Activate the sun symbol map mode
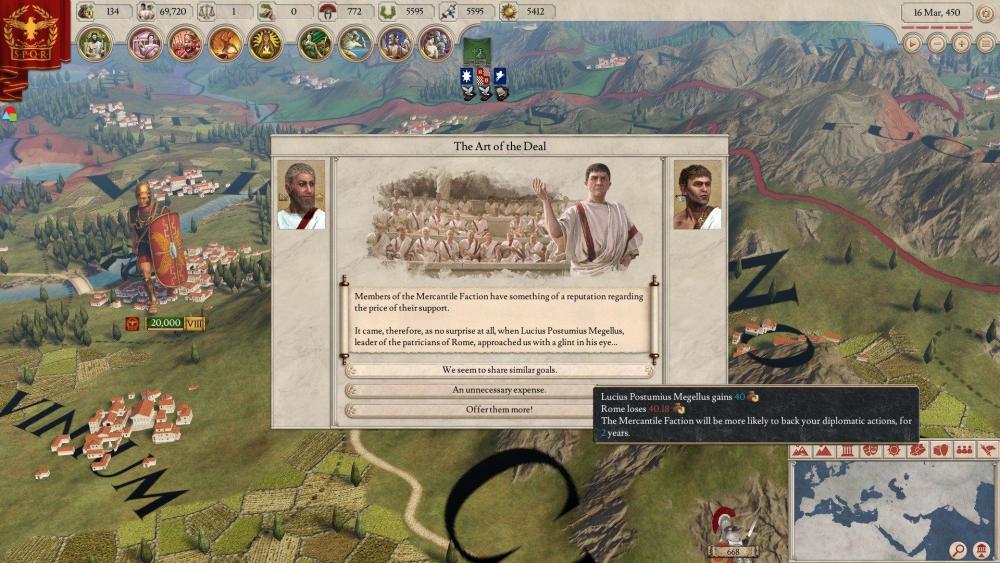The image size is (1000, 563). tap(893, 451)
